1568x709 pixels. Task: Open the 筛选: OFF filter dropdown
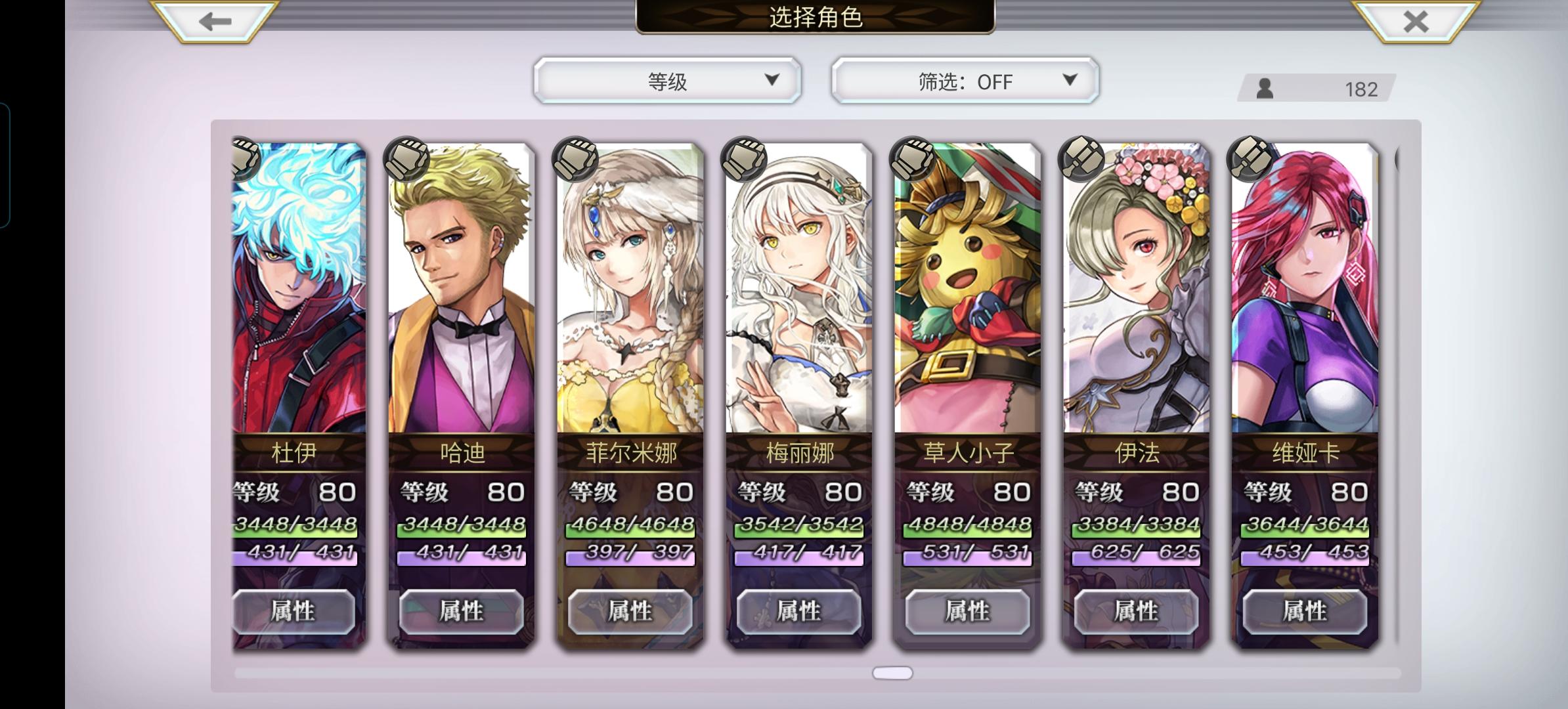point(964,80)
